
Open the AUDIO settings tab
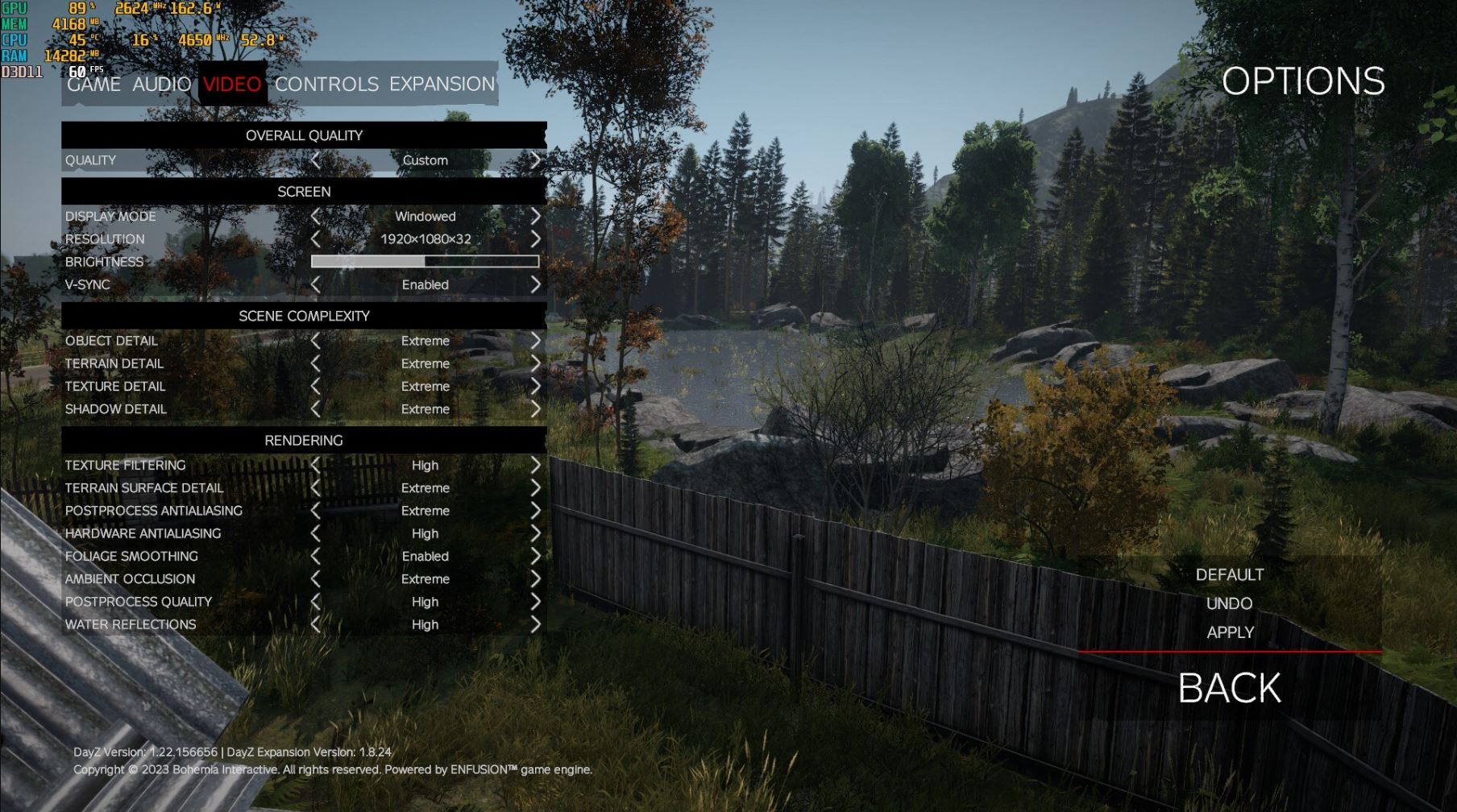tap(161, 84)
